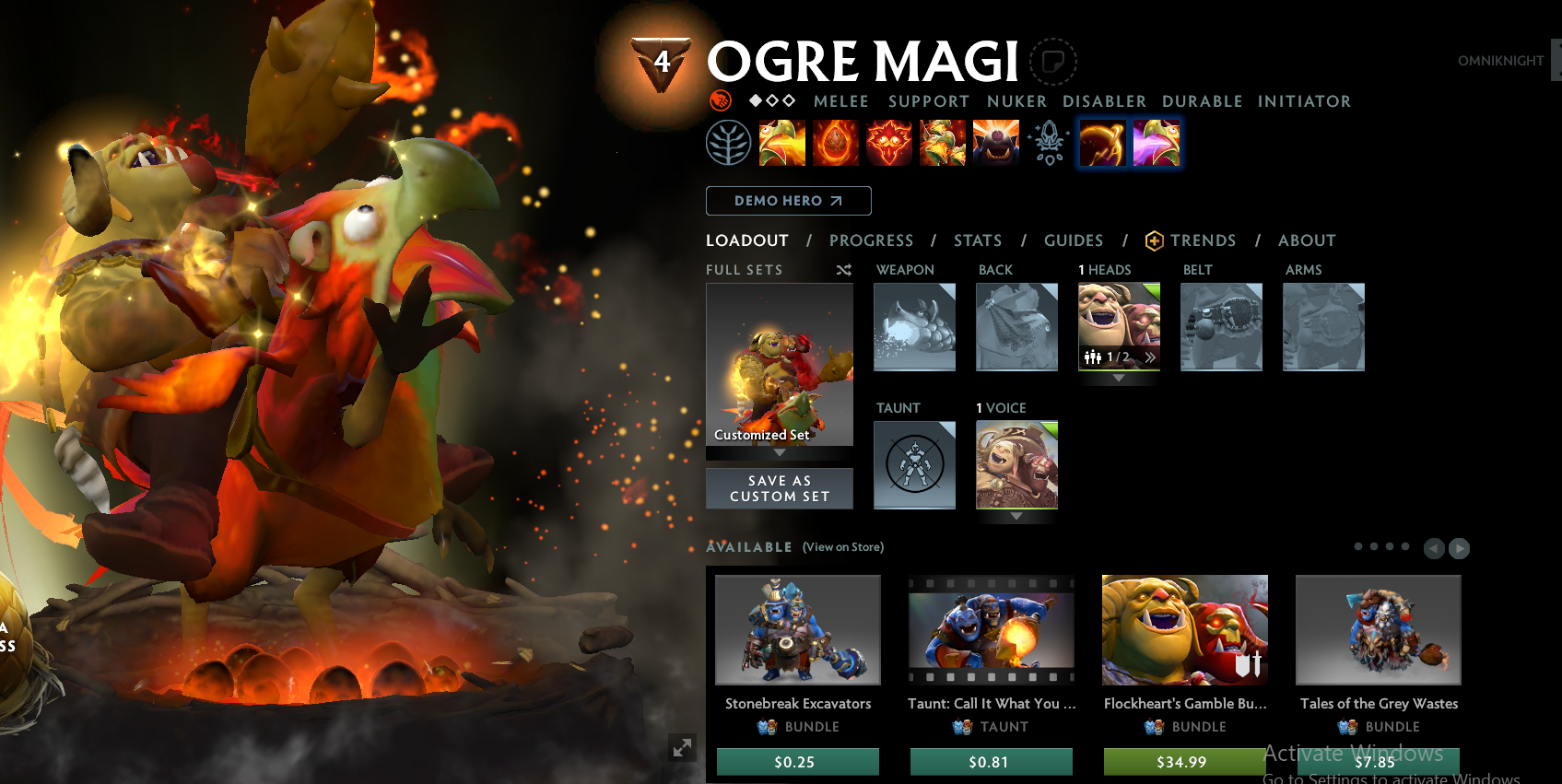
Task: Click the Bloodlust ability icon
Action: (x=888, y=143)
